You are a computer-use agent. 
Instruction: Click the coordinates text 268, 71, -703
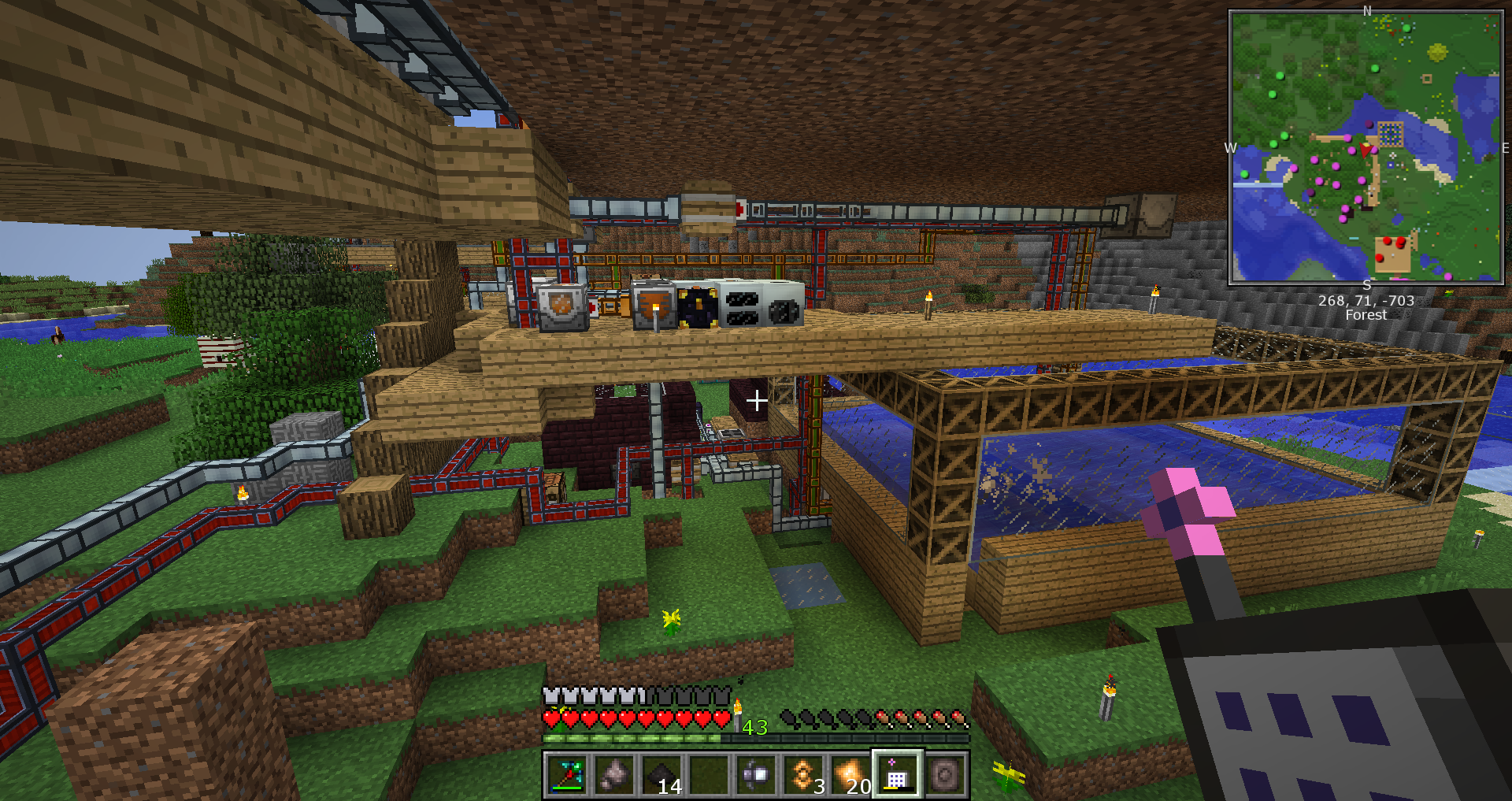[1366, 301]
